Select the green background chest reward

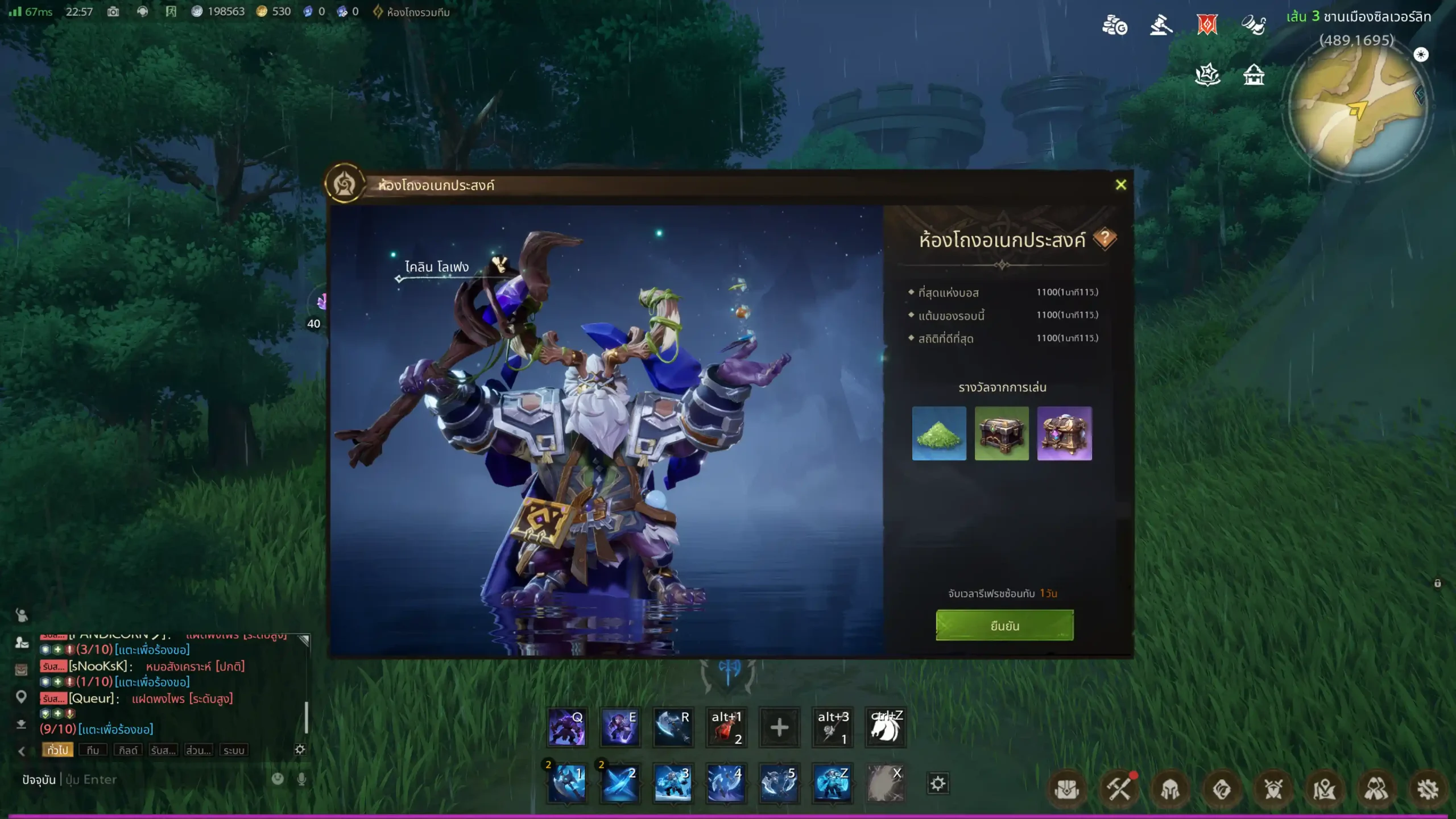tap(1002, 433)
